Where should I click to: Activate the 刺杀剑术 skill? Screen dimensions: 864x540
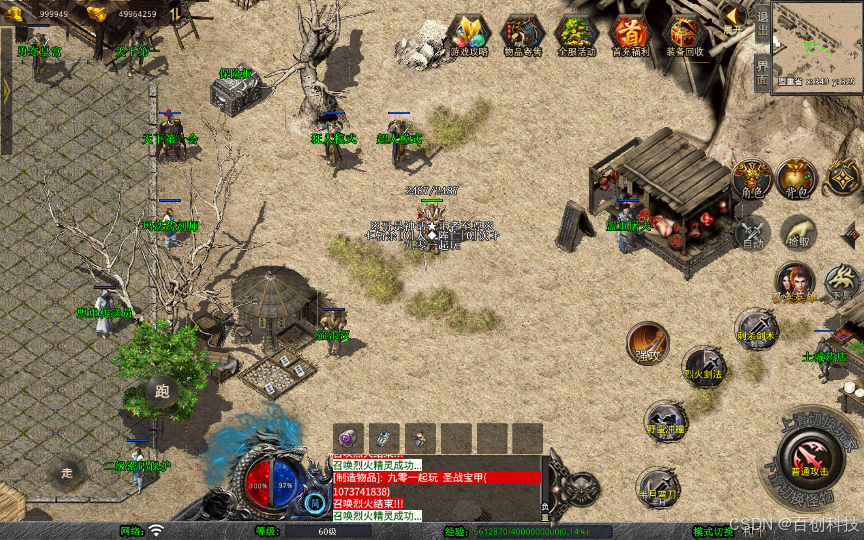[x=756, y=327]
